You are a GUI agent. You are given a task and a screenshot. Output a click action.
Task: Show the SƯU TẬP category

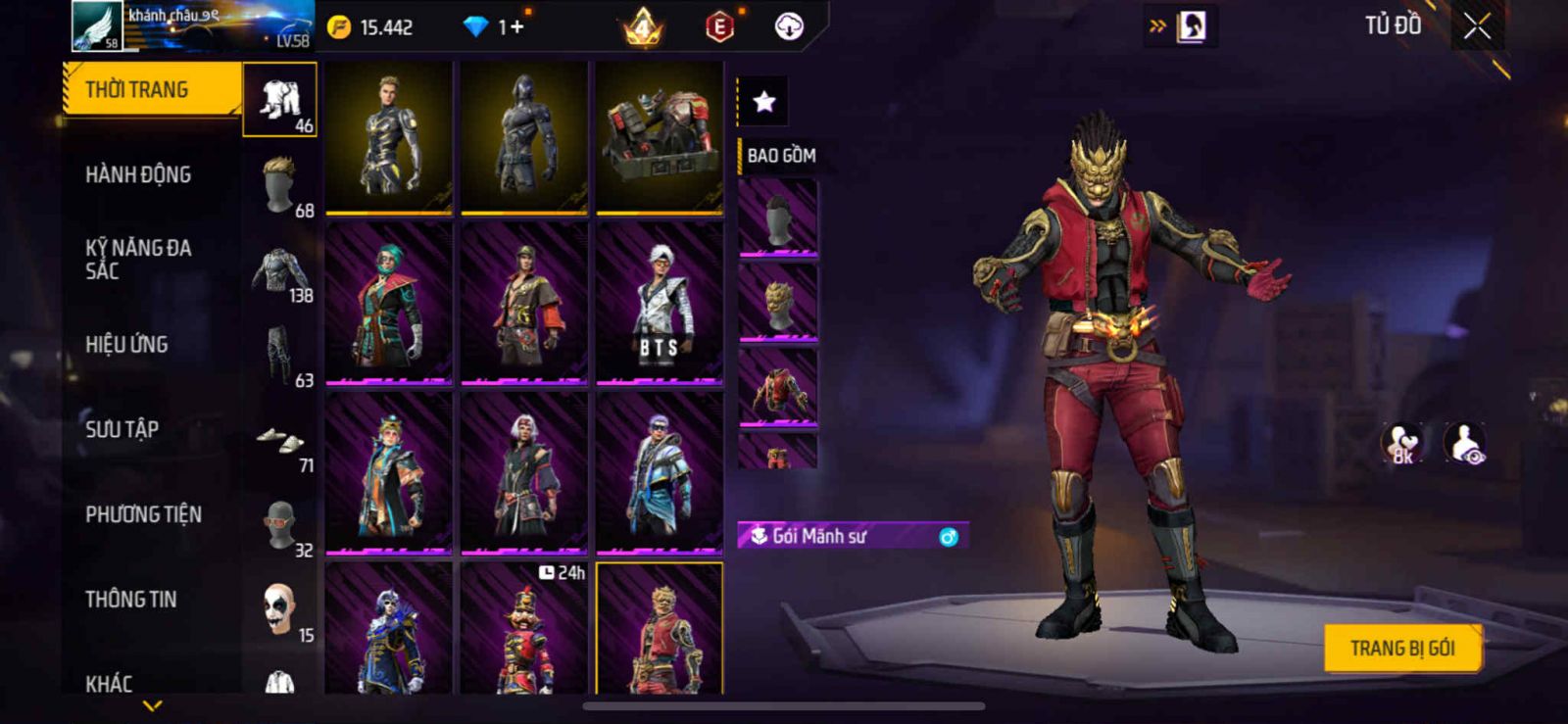pyautogui.click(x=122, y=429)
